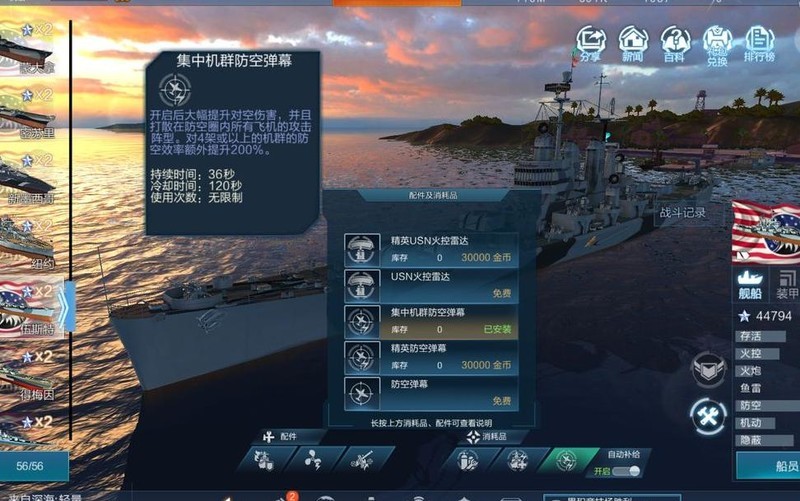This screenshot has height=501, width=800.
Task: Open the 百科 encyclopedia
Action: [675, 44]
